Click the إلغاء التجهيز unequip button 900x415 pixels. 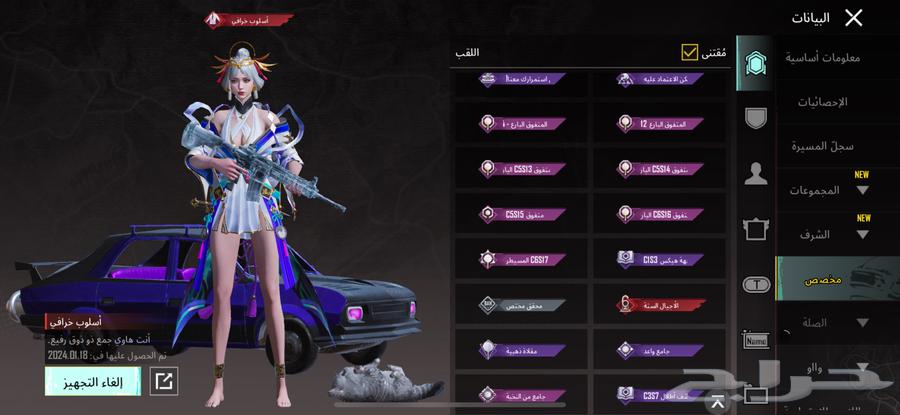(x=92, y=380)
